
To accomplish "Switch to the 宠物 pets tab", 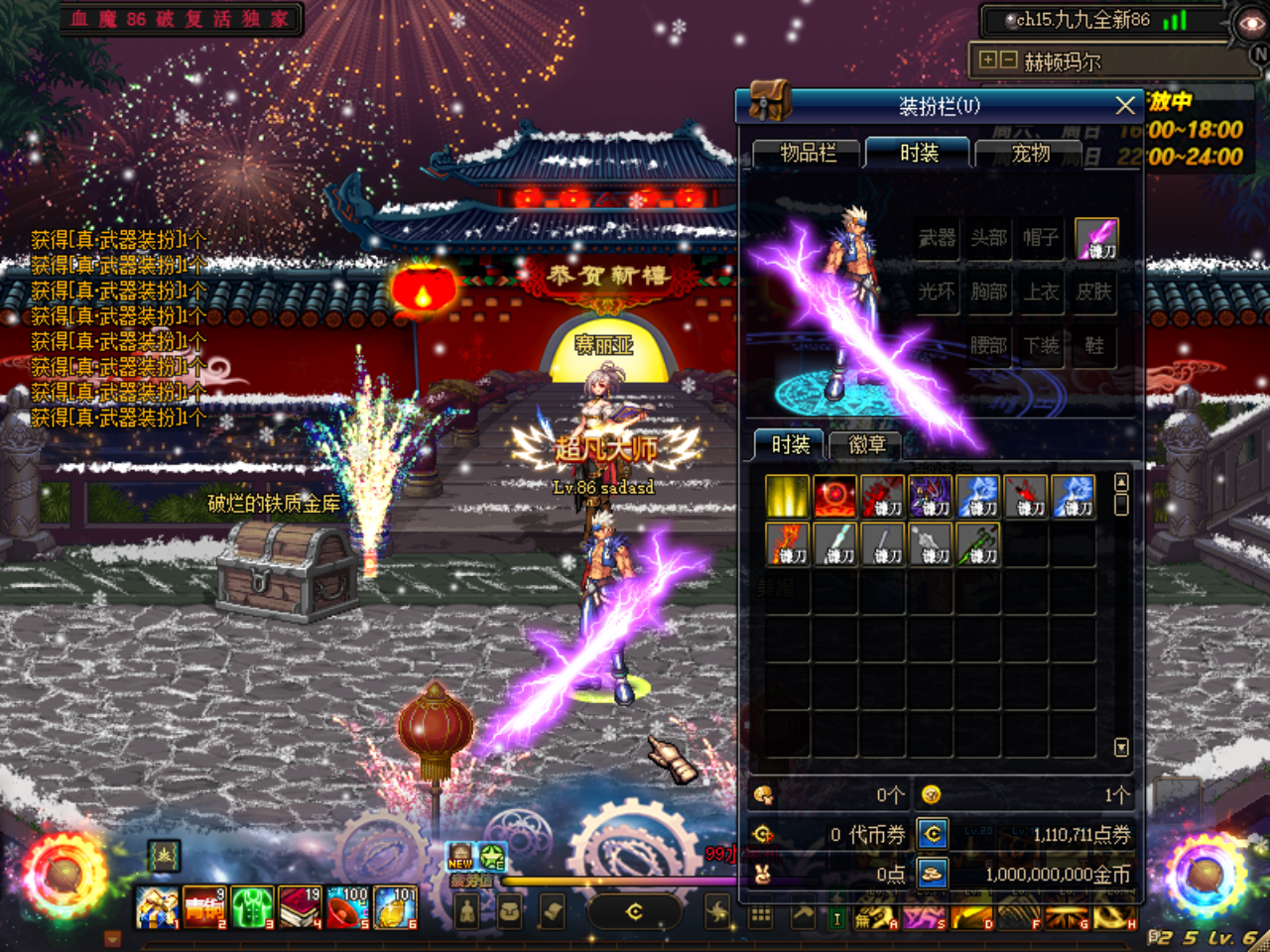I will click(x=1029, y=154).
